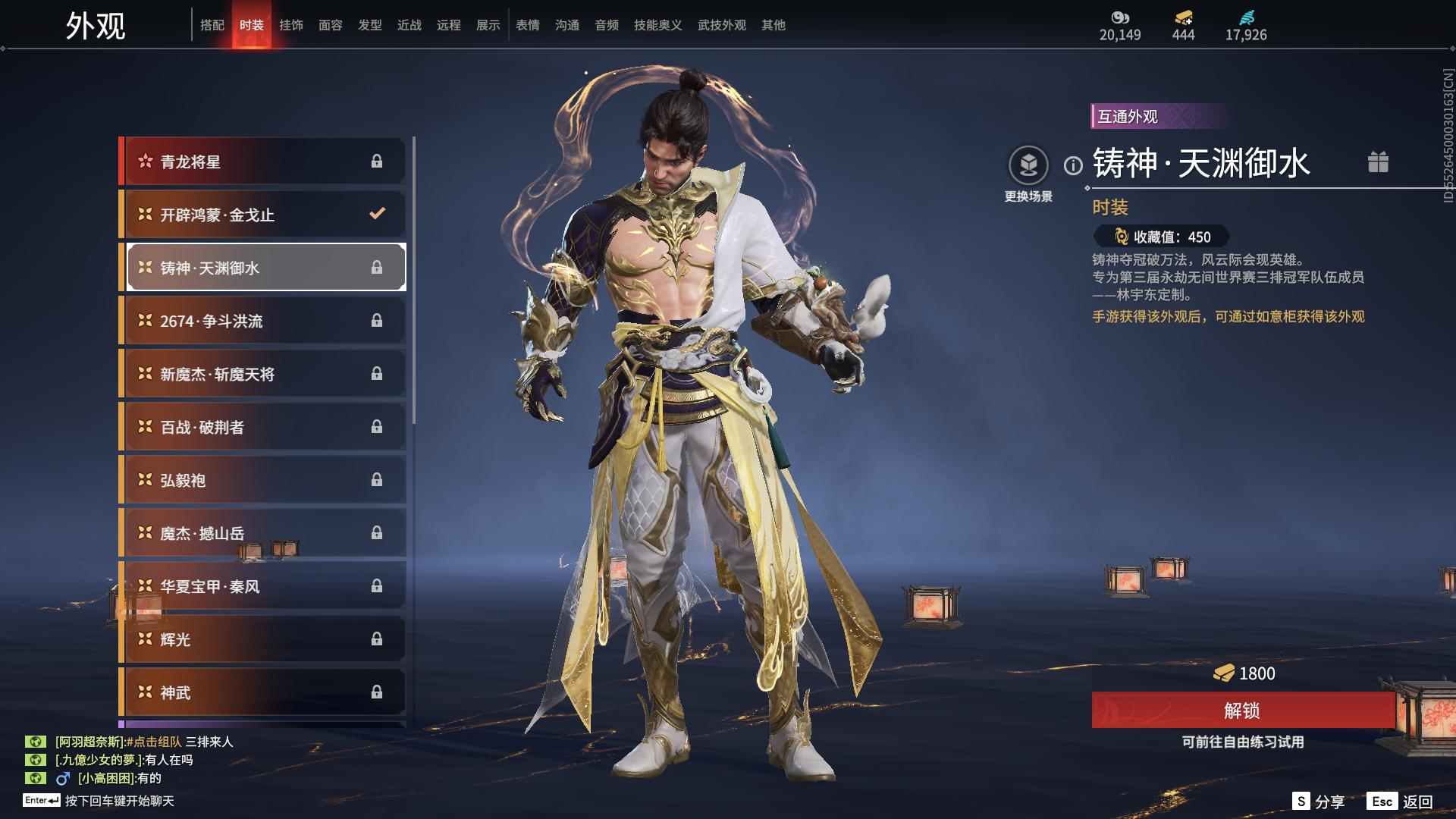Image resolution: width=1456 pixels, height=819 pixels.
Task: Open the 技能奥义 tab
Action: coord(657,25)
